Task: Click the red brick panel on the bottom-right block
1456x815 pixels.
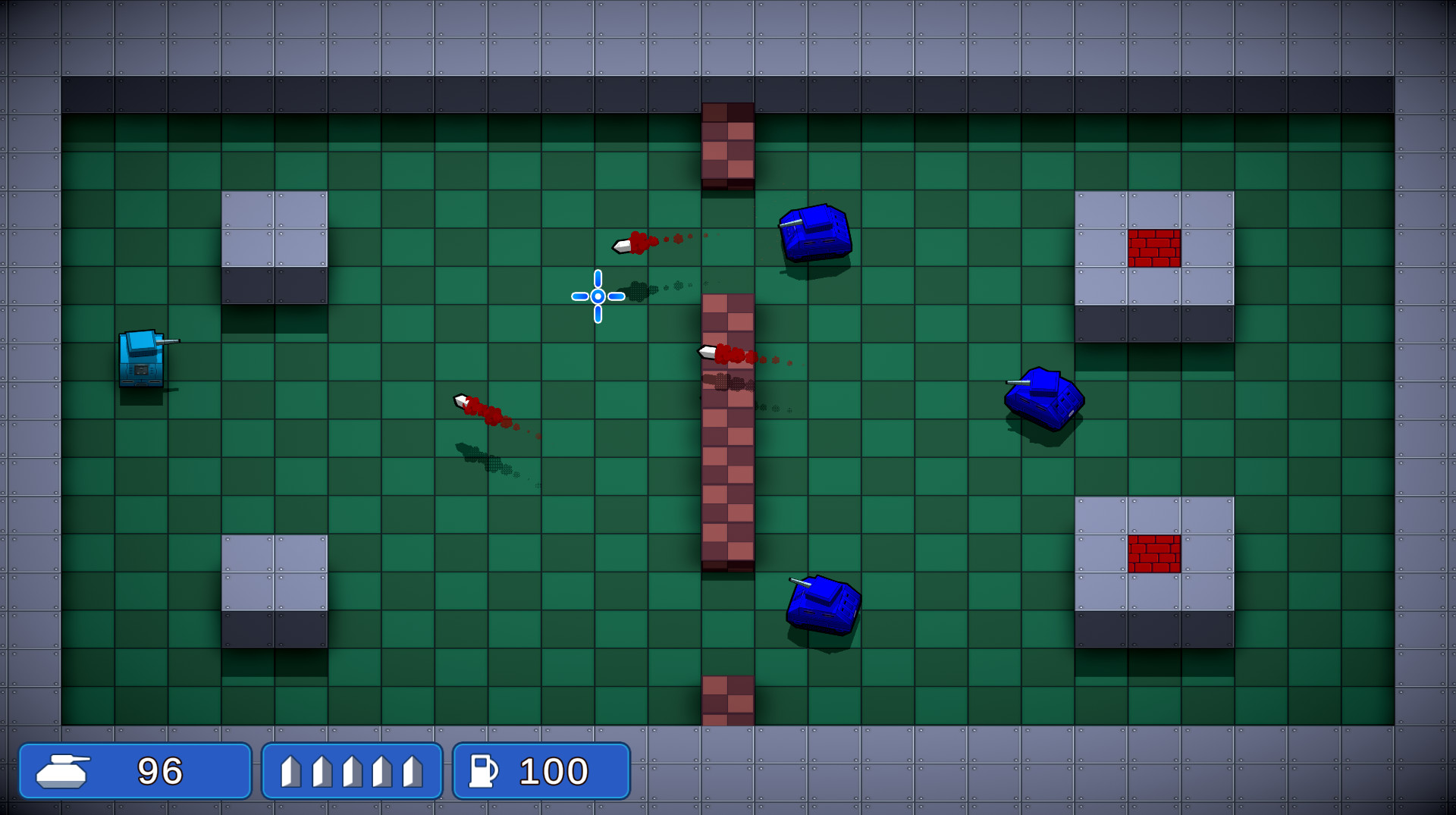Action: tap(1156, 554)
